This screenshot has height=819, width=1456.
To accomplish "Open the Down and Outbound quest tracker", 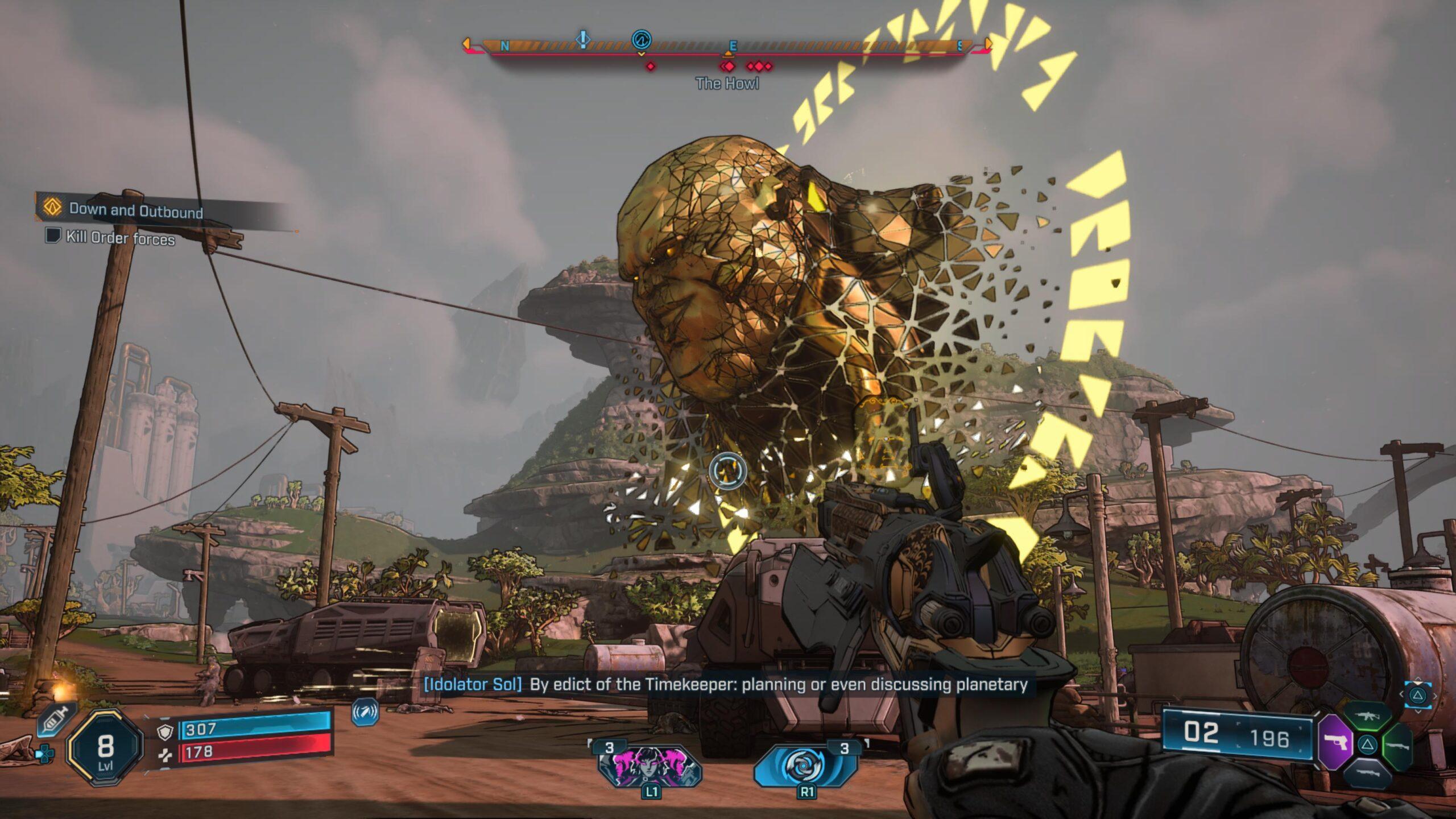I will [x=135, y=210].
